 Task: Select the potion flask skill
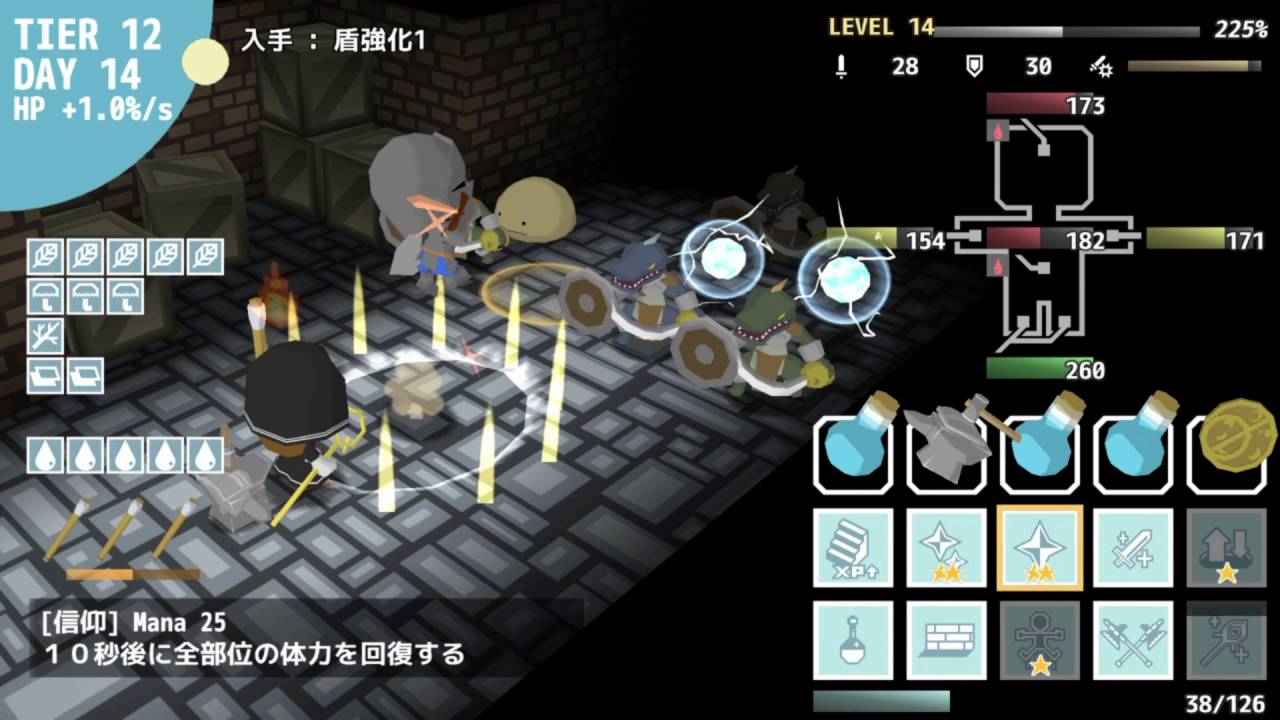853,640
